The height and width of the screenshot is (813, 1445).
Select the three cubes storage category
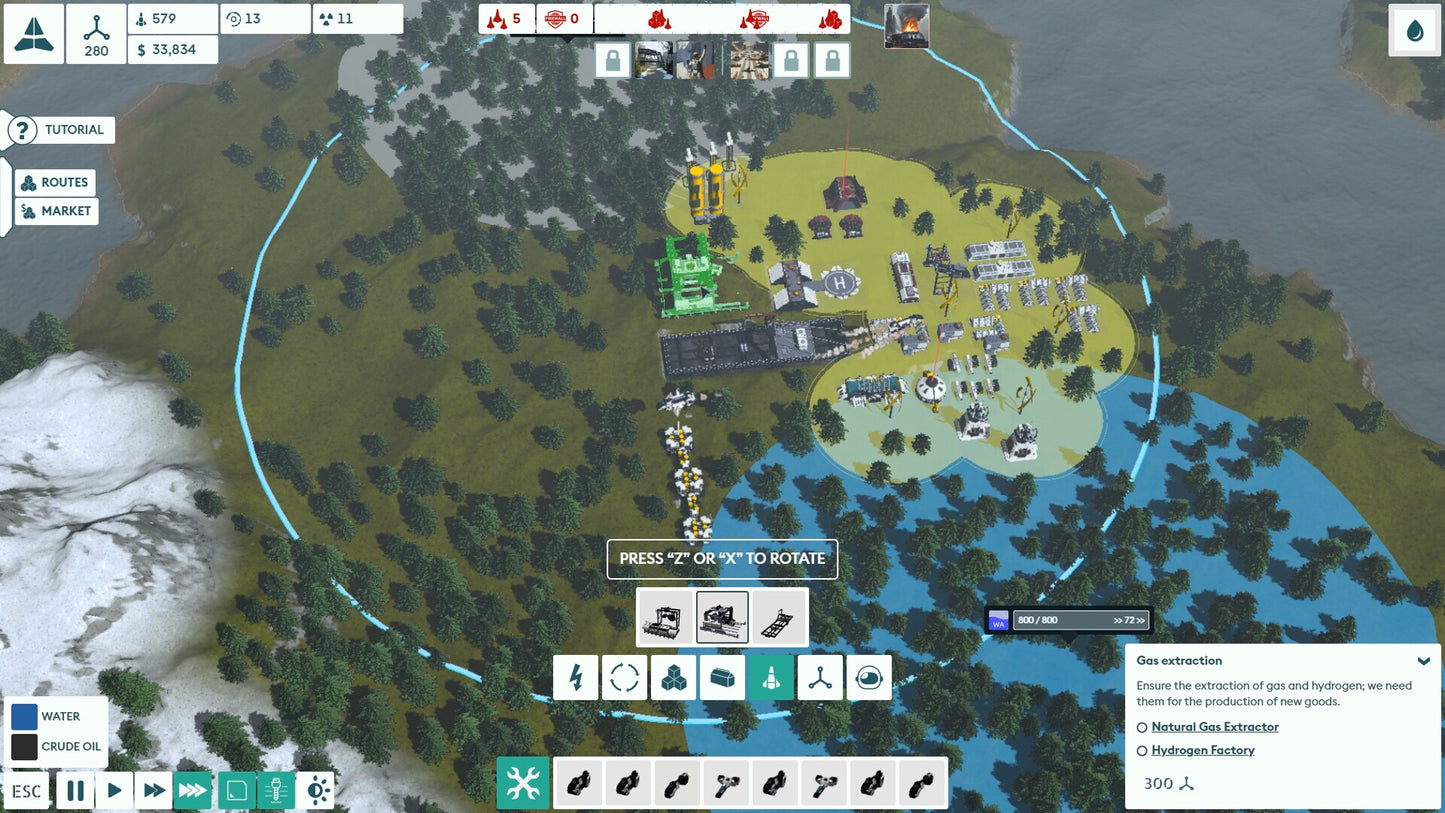point(673,678)
